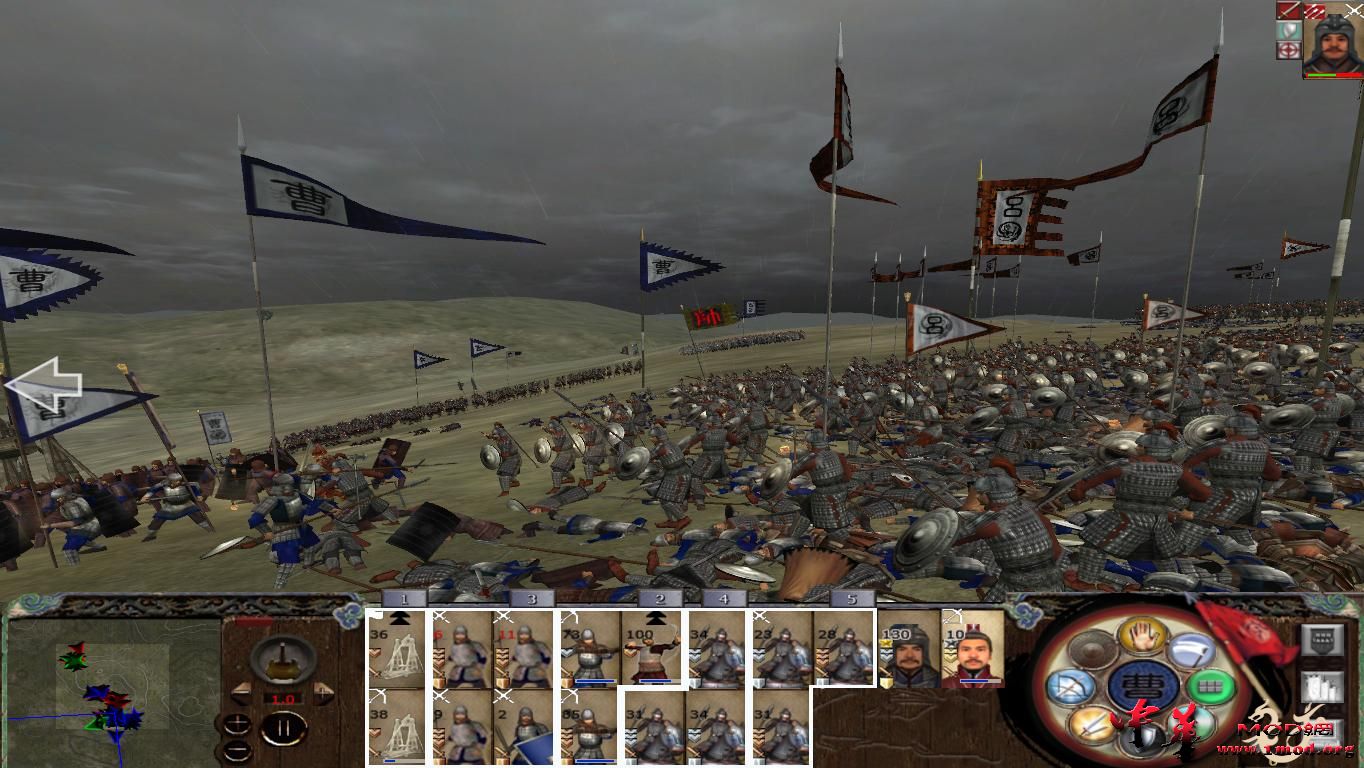
Task: Click the 1.0 battle speed display
Action: coord(282,698)
